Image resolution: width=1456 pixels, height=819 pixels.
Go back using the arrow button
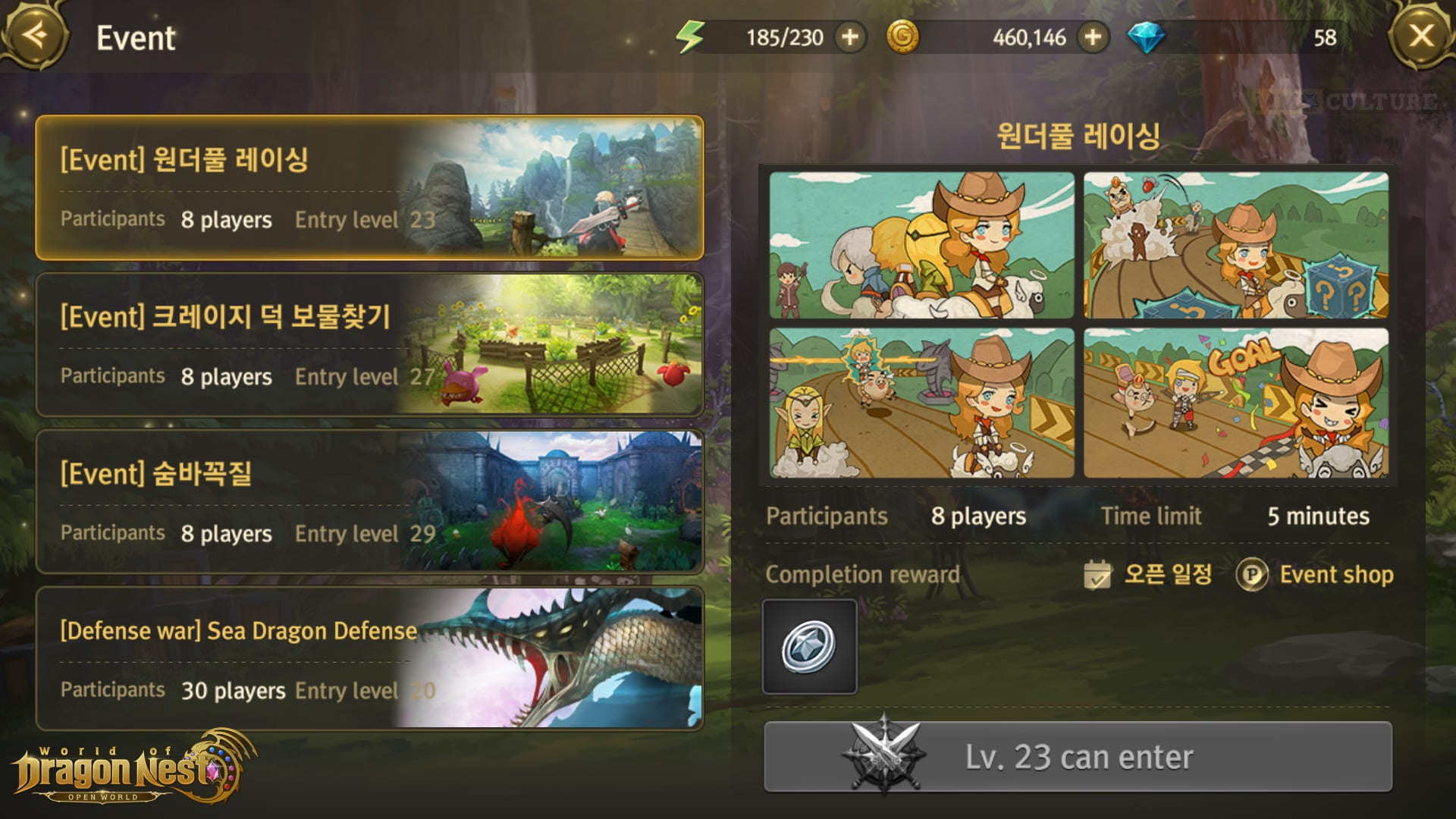34,35
